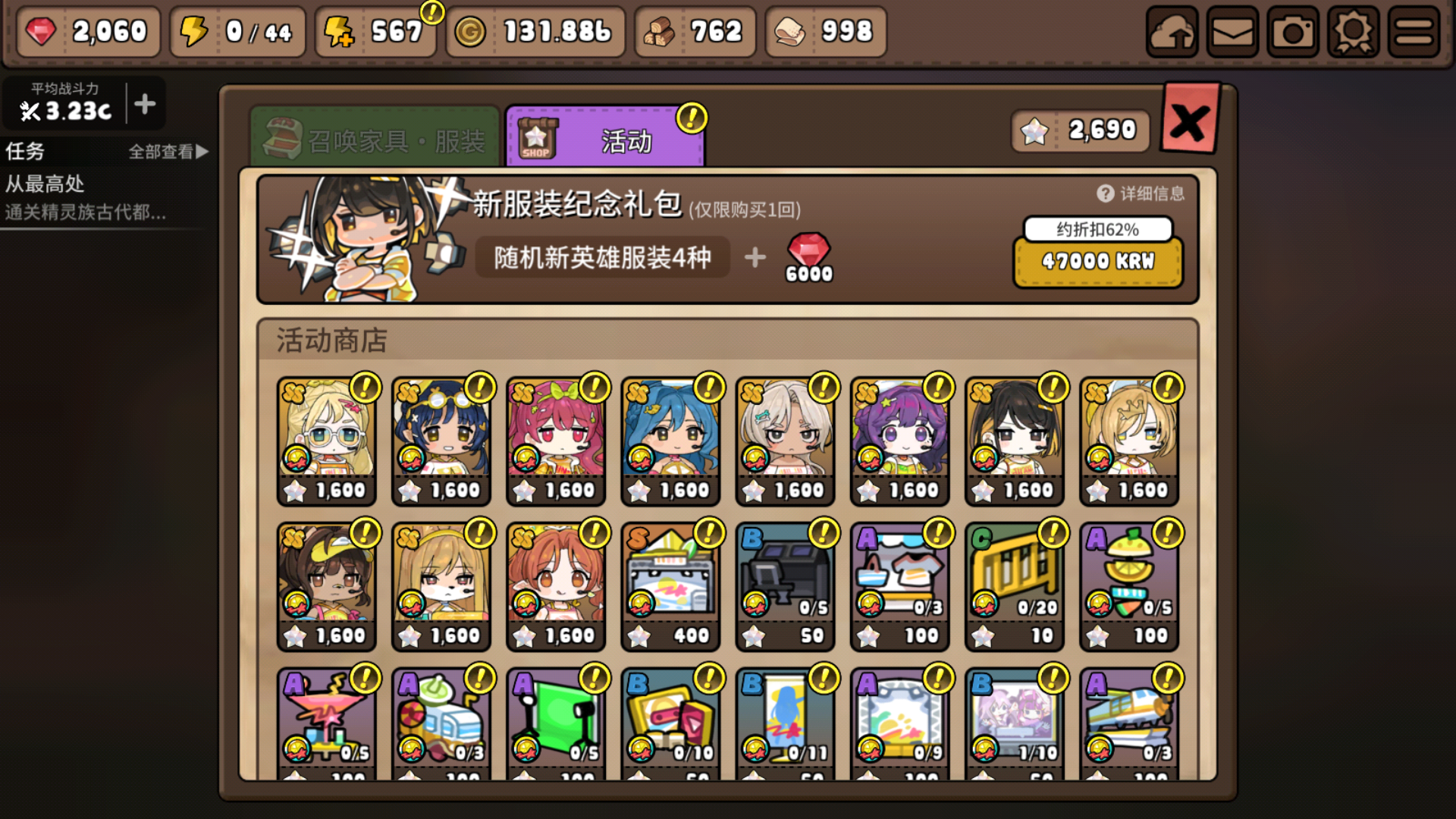Click the achievements medal icon

1351,33
